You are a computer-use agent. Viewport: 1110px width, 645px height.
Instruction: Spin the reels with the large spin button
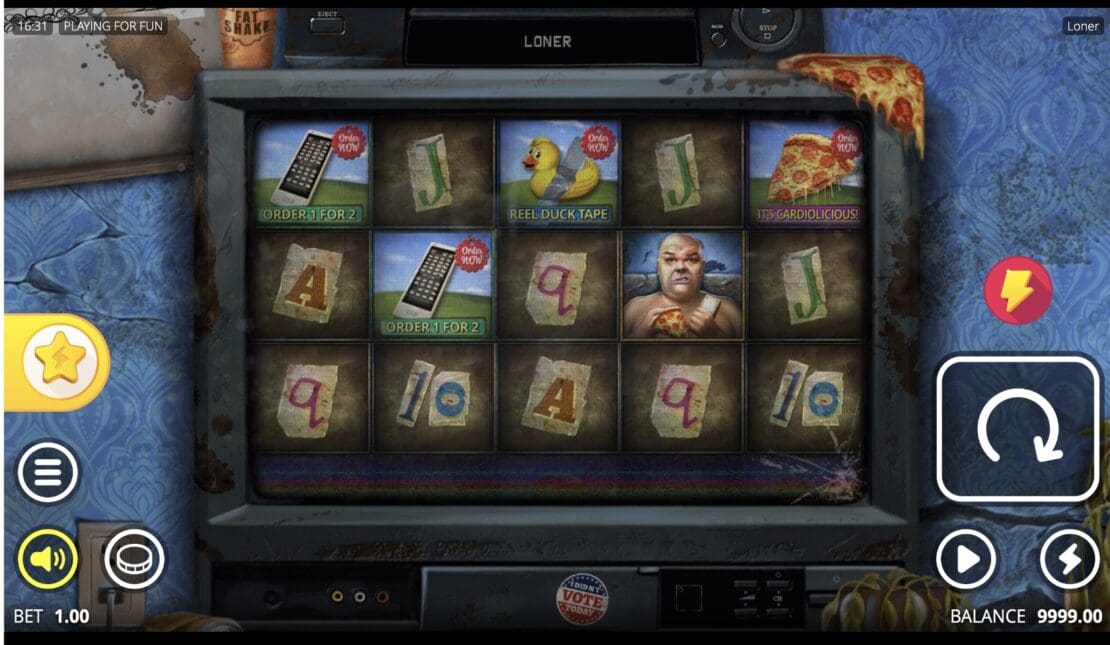[x=1017, y=428]
